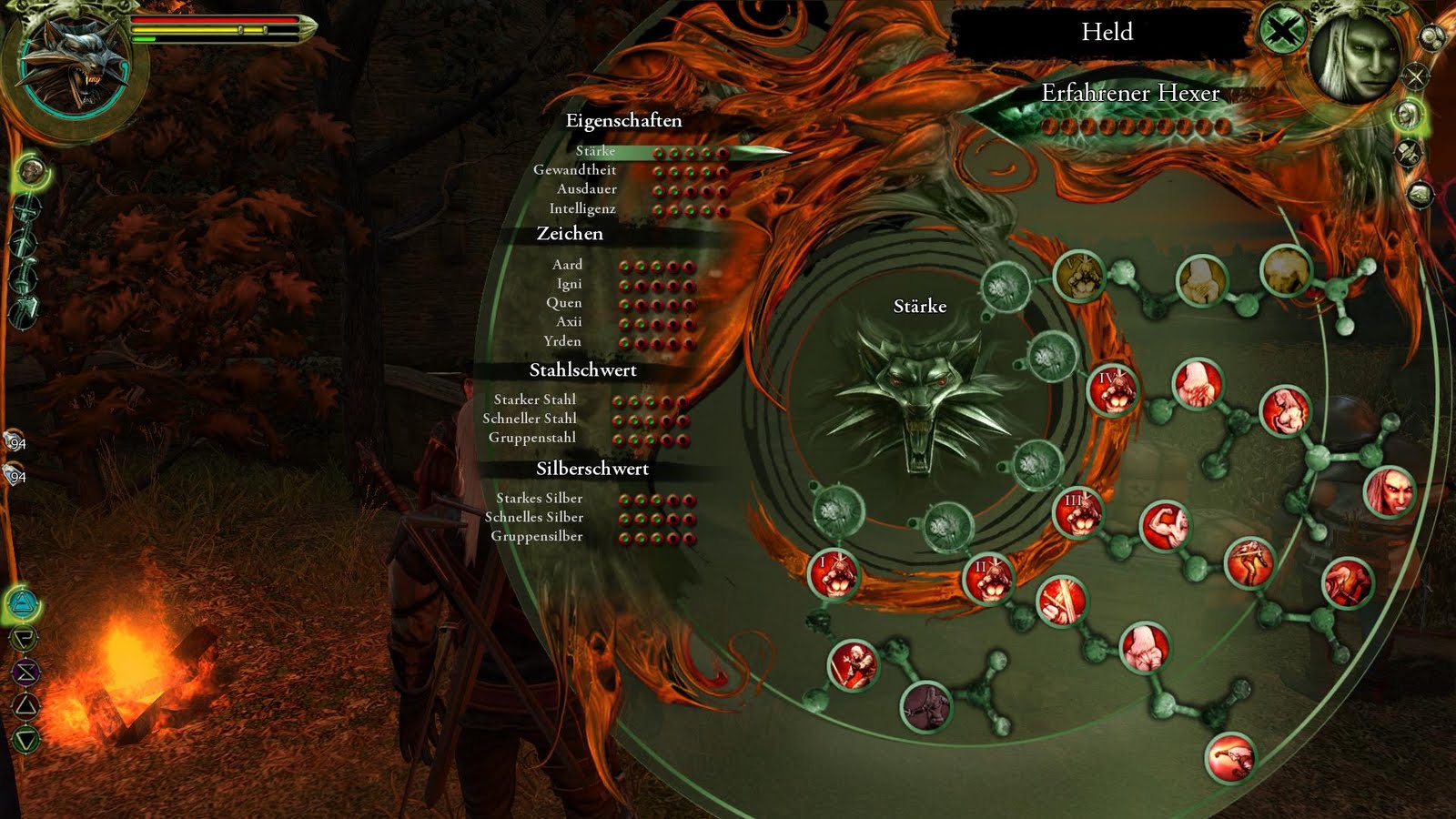This screenshot has height=819, width=1456.
Task: Click the topmost head icon in the left sidebar column
Action: (30, 169)
